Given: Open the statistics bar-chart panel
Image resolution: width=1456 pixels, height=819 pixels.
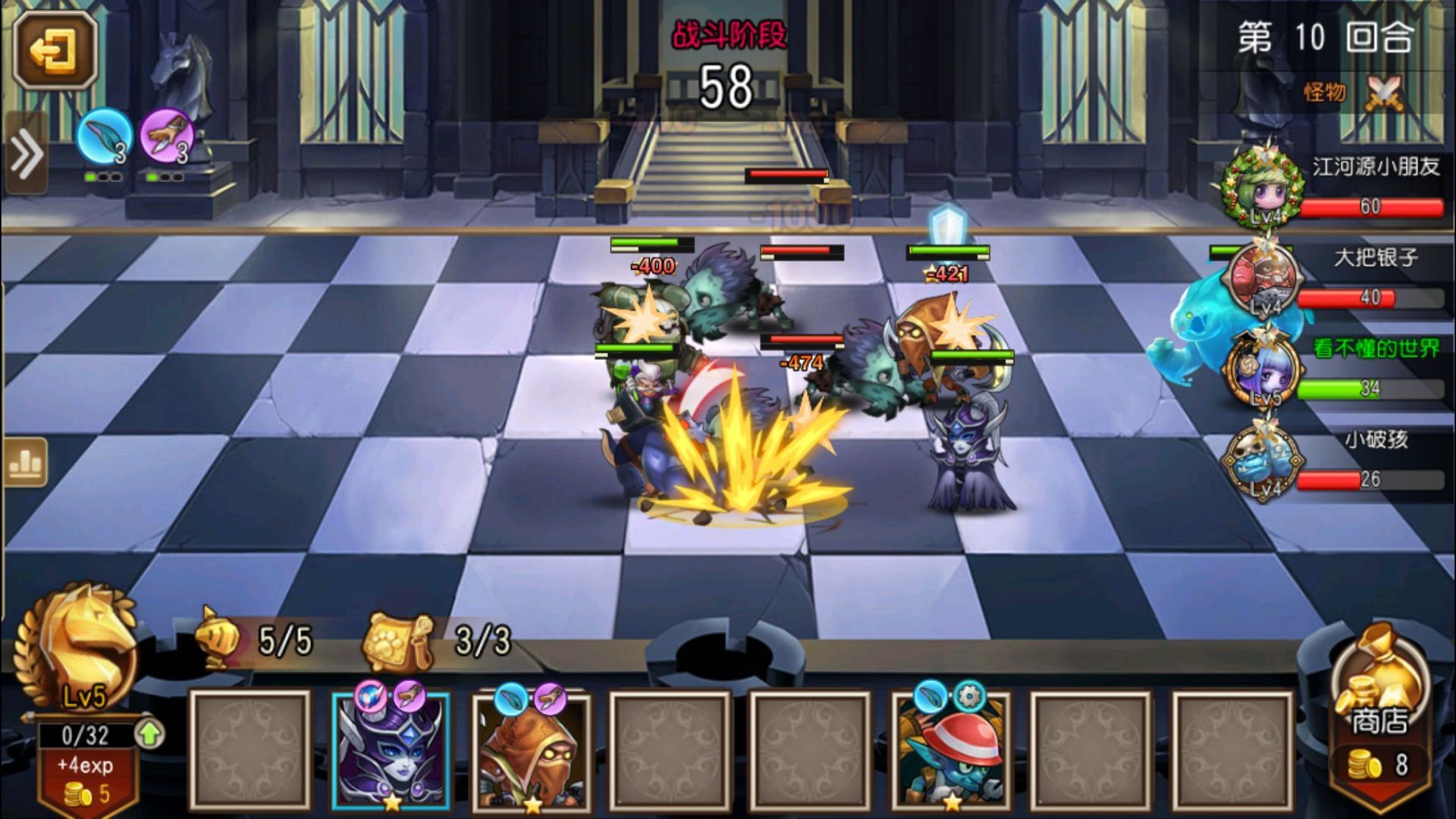Looking at the screenshot, I should pos(27,461).
